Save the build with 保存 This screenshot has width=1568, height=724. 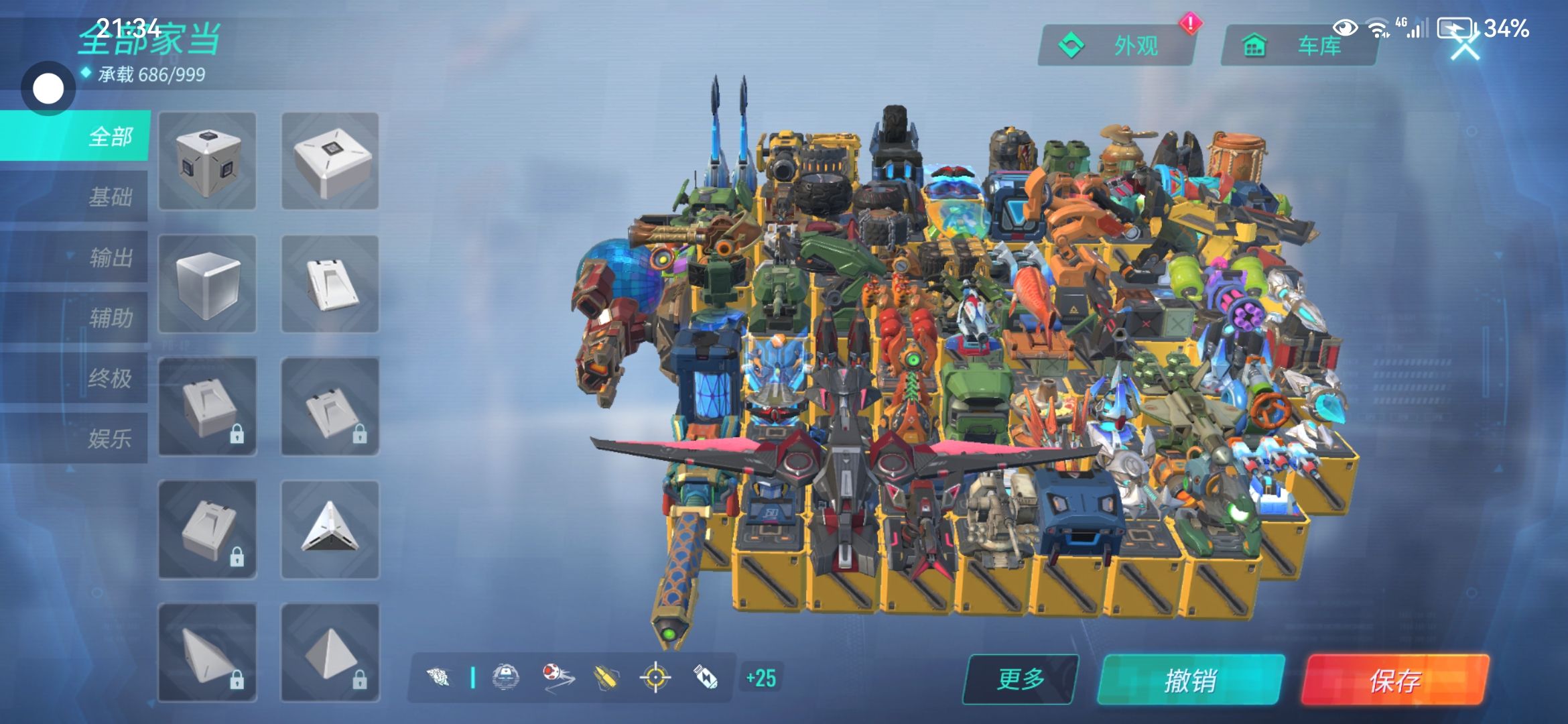[1394, 680]
